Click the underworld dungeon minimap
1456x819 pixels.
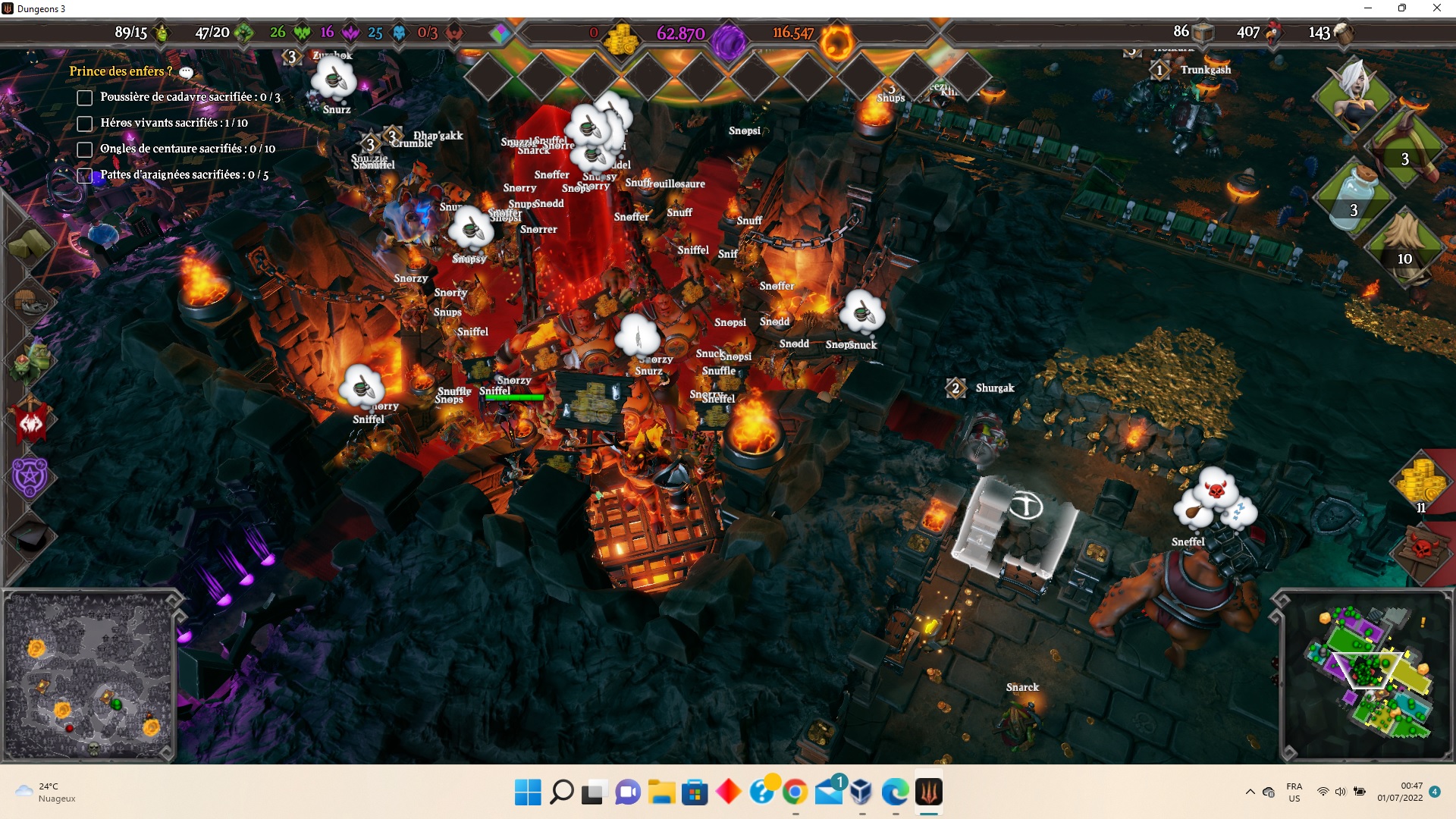click(x=89, y=675)
